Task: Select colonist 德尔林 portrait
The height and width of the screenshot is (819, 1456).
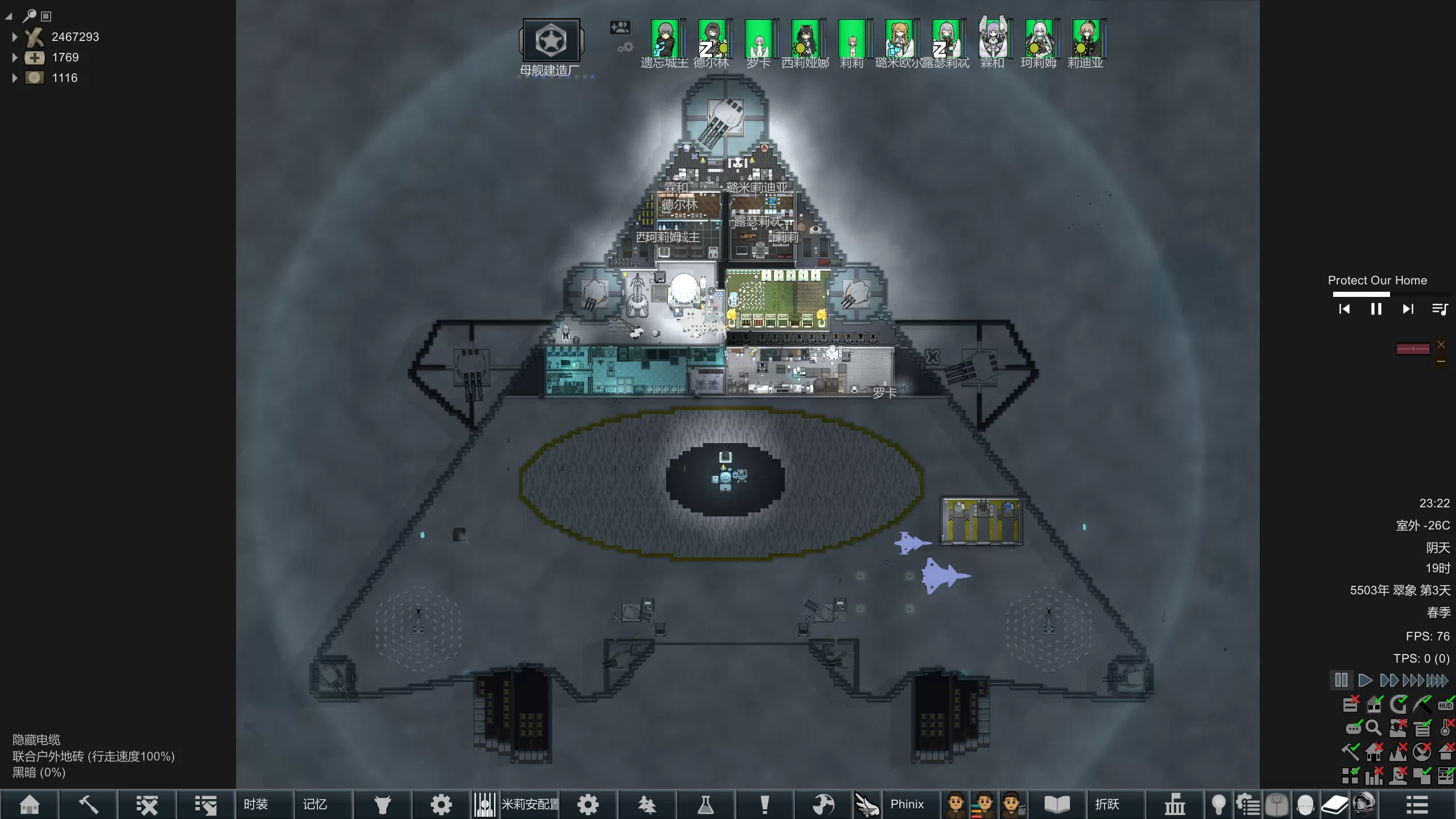Action: click(712, 39)
